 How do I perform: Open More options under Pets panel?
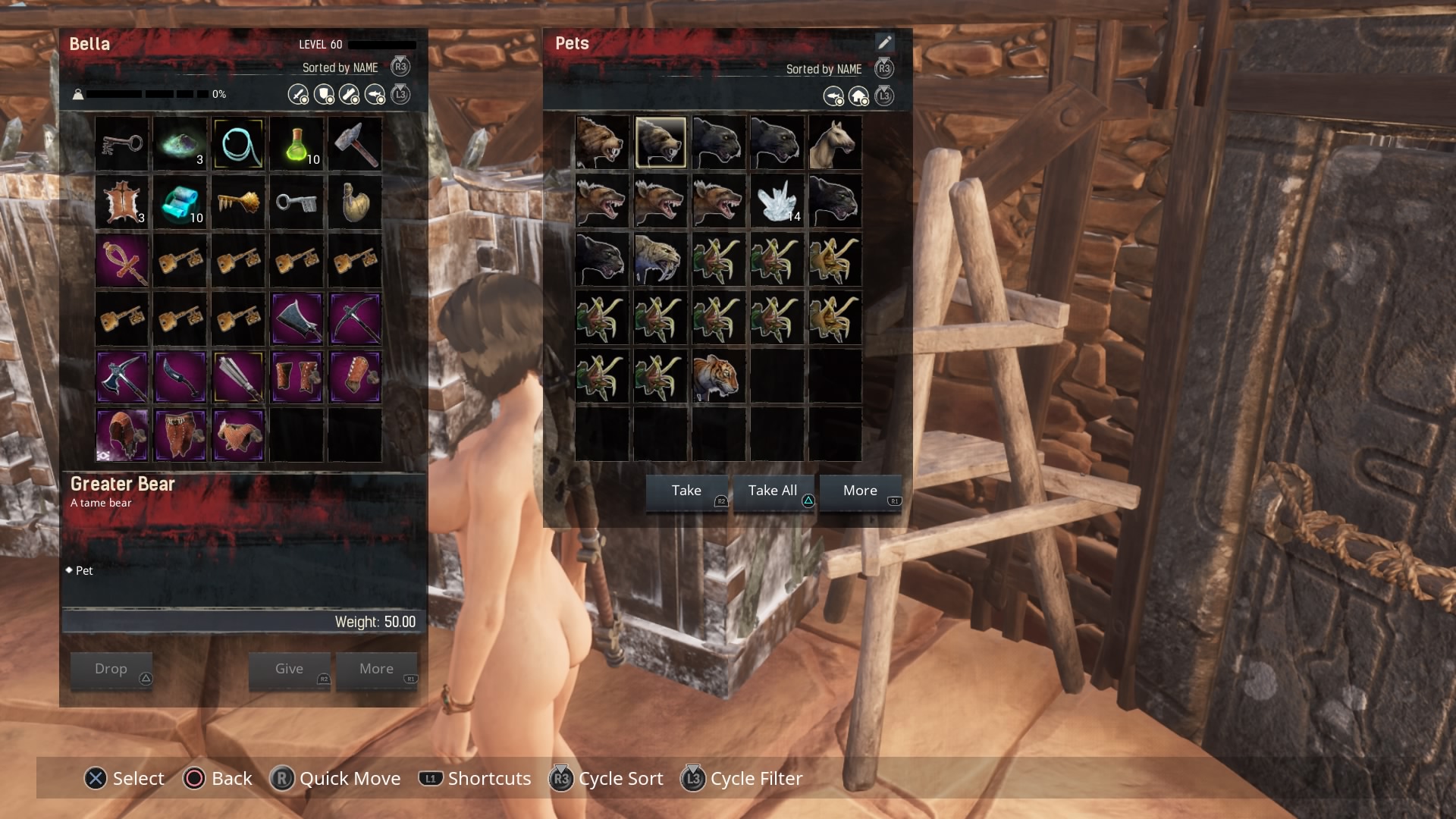tap(860, 491)
